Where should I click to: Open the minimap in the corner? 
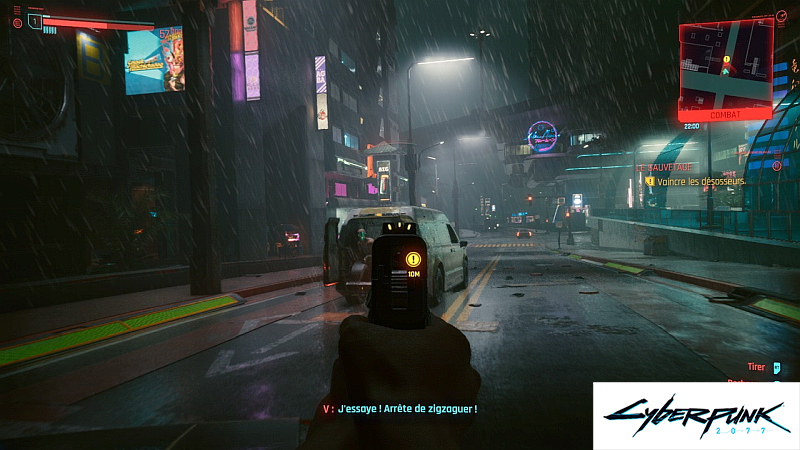725,66
